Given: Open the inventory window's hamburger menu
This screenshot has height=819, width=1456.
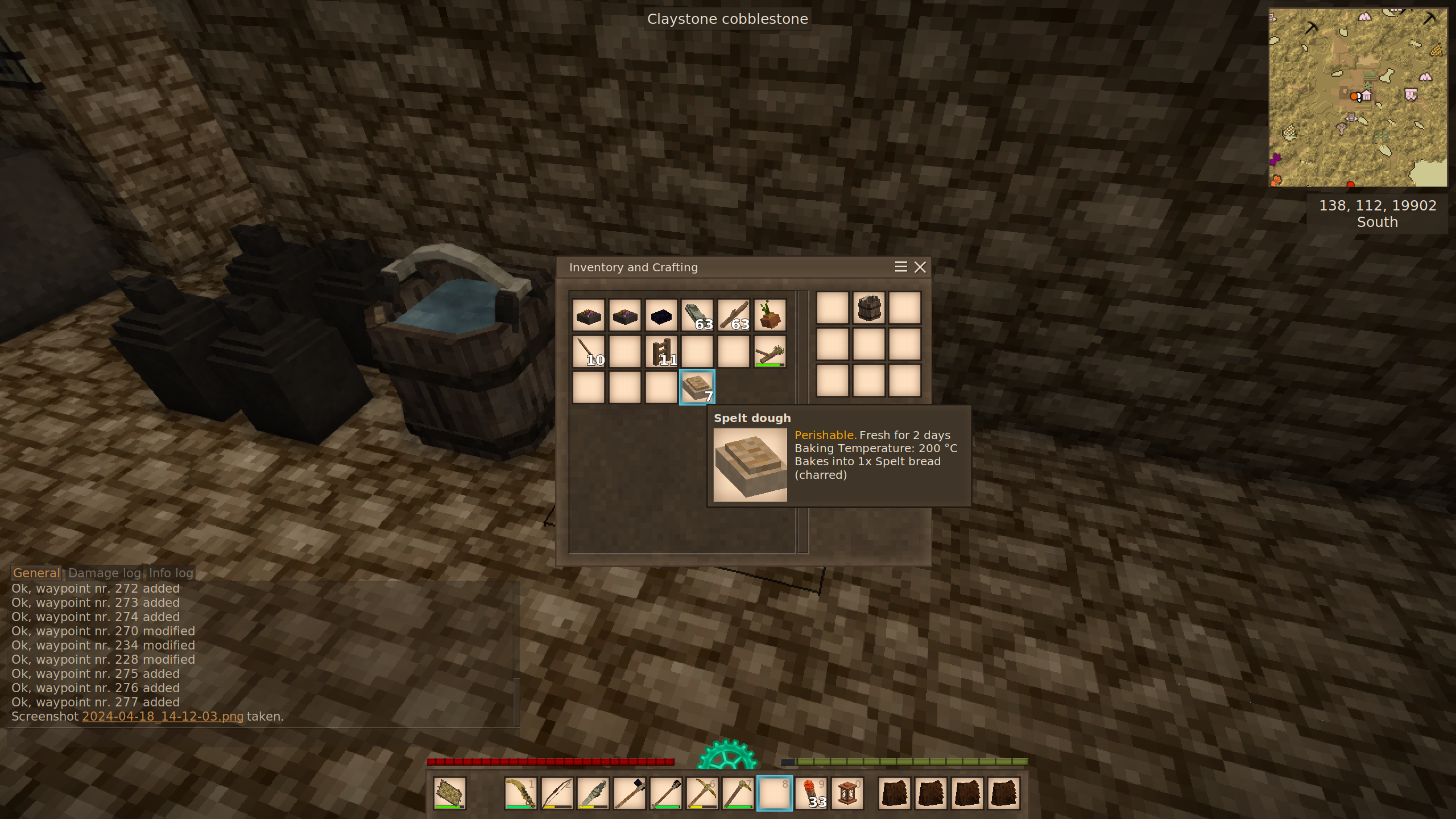Looking at the screenshot, I should (900, 267).
